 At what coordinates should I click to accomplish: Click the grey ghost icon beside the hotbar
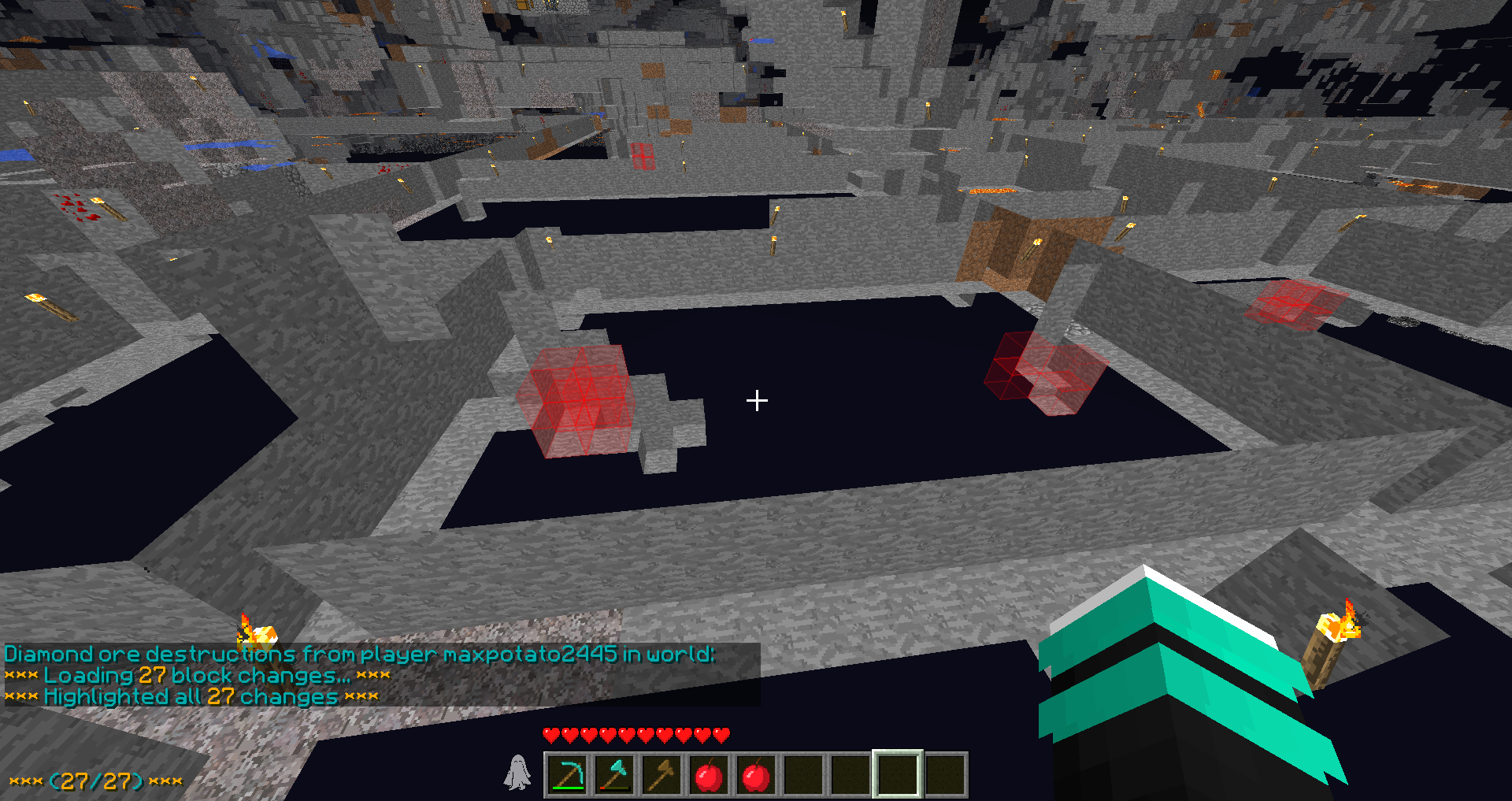click(x=517, y=773)
